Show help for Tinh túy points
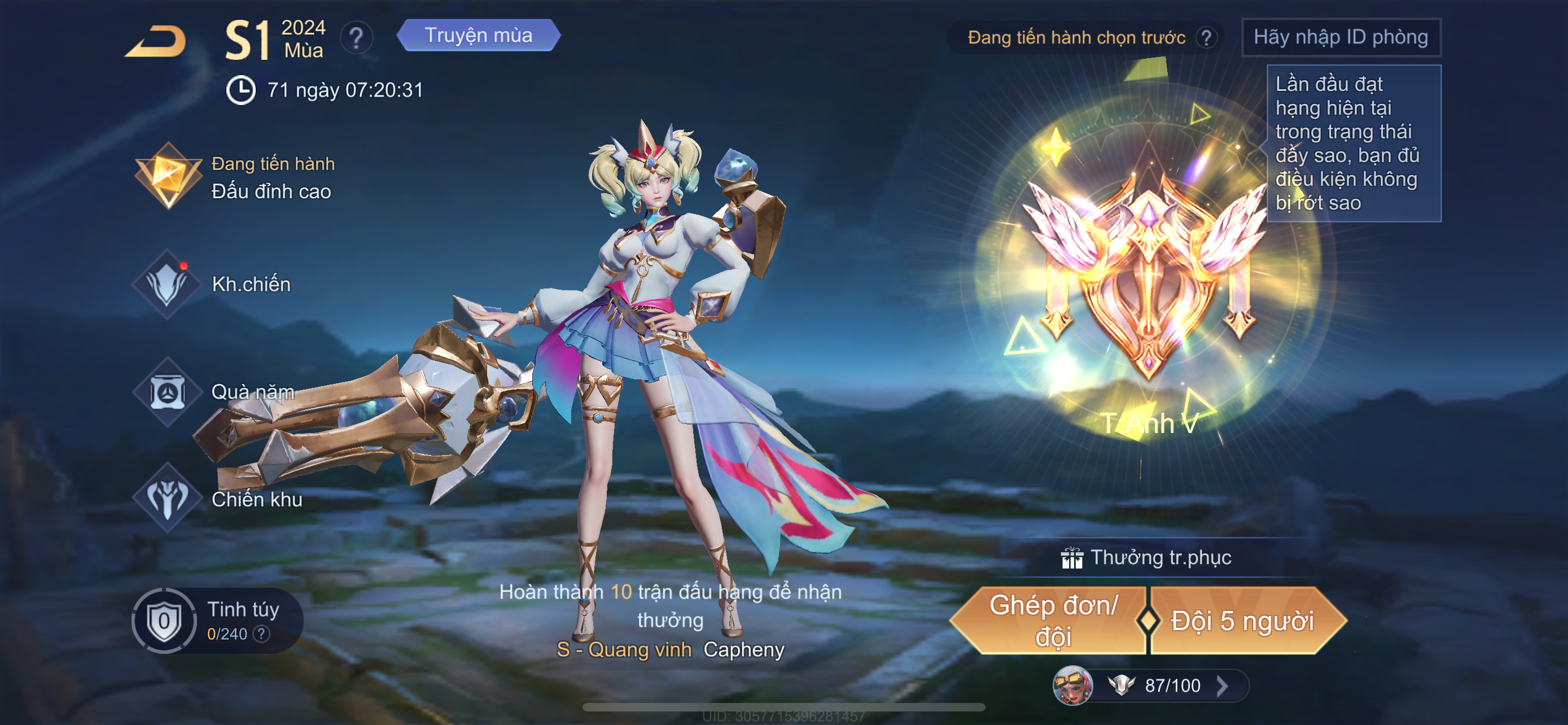This screenshot has height=725, width=1568. pos(262,634)
